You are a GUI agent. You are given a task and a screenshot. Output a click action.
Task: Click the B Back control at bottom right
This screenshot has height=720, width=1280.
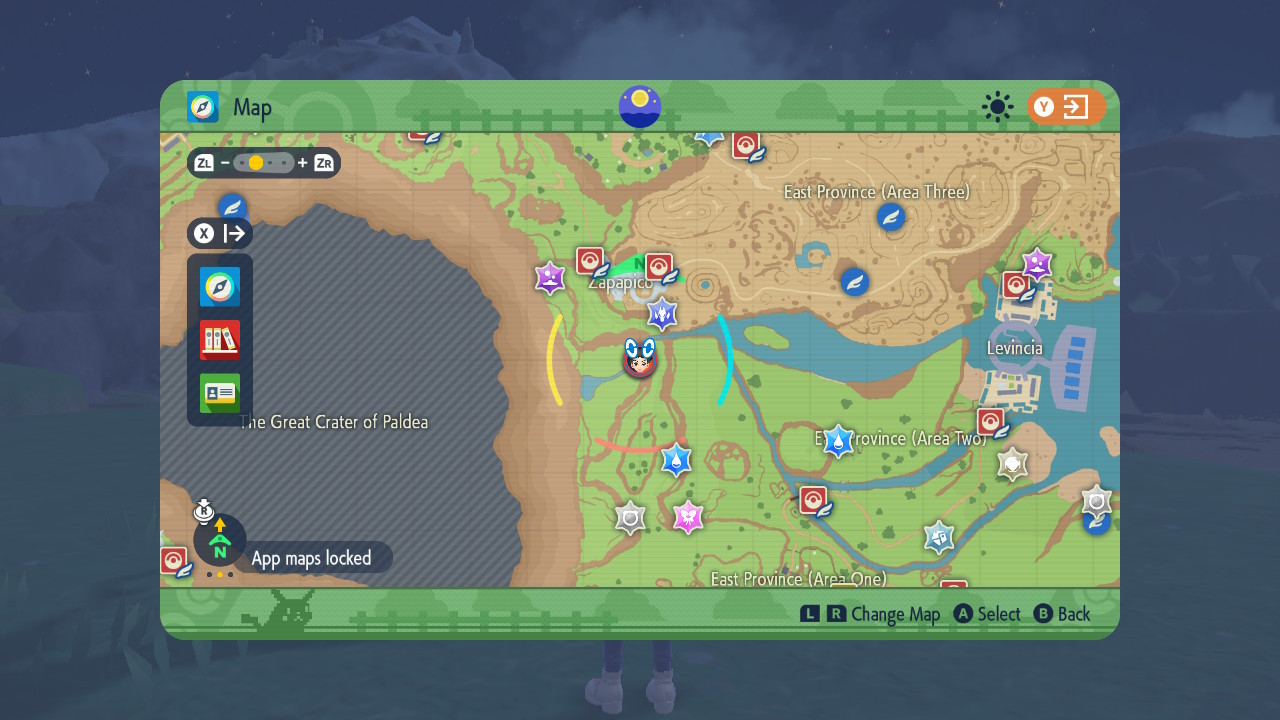tap(1062, 614)
